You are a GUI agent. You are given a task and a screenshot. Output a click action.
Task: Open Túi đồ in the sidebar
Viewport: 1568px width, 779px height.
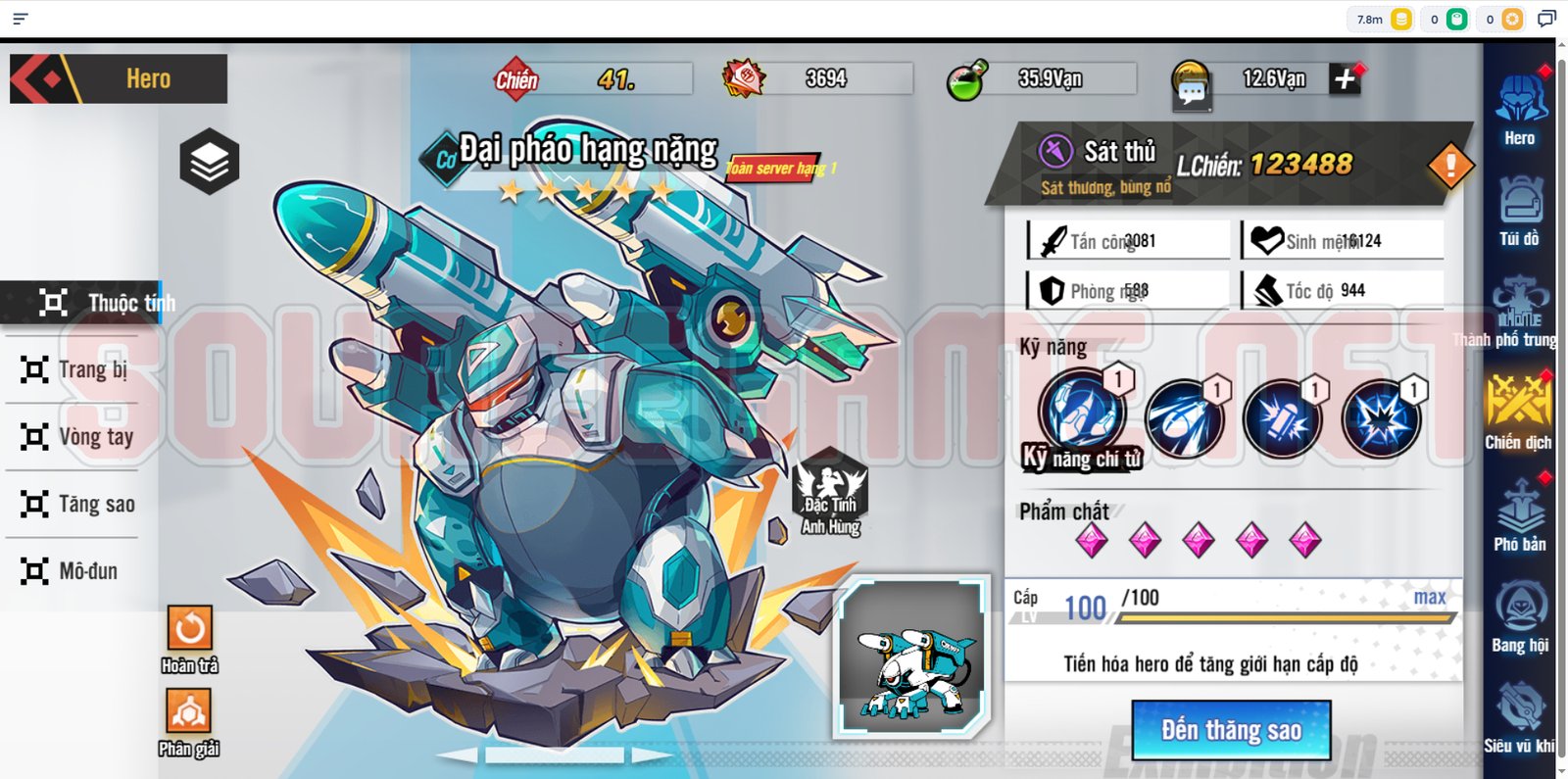point(1519,209)
